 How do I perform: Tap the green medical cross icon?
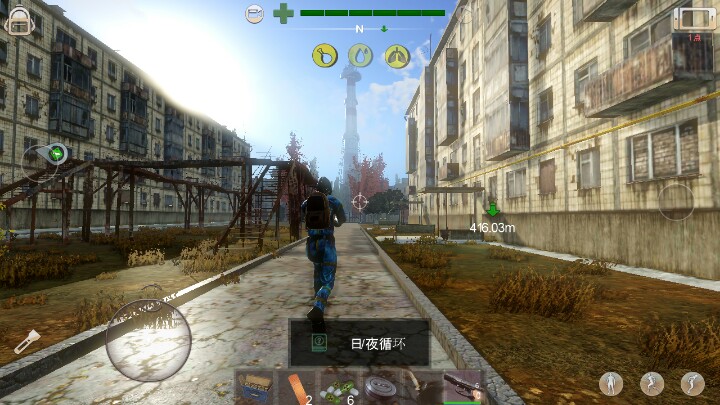click(284, 13)
